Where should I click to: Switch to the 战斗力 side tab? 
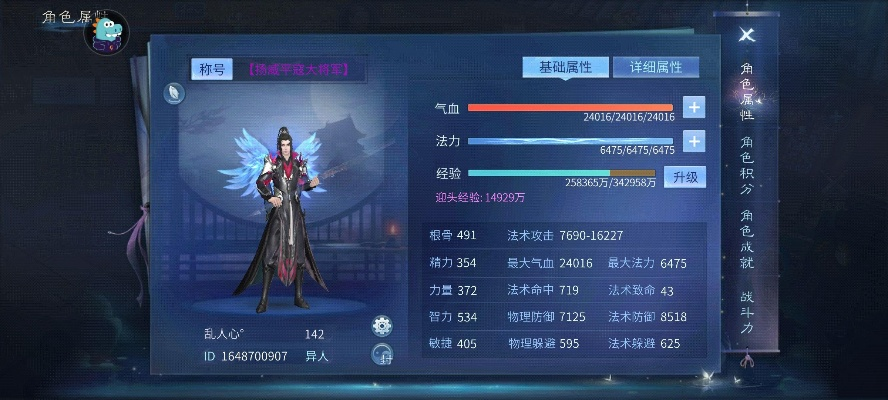click(747, 311)
